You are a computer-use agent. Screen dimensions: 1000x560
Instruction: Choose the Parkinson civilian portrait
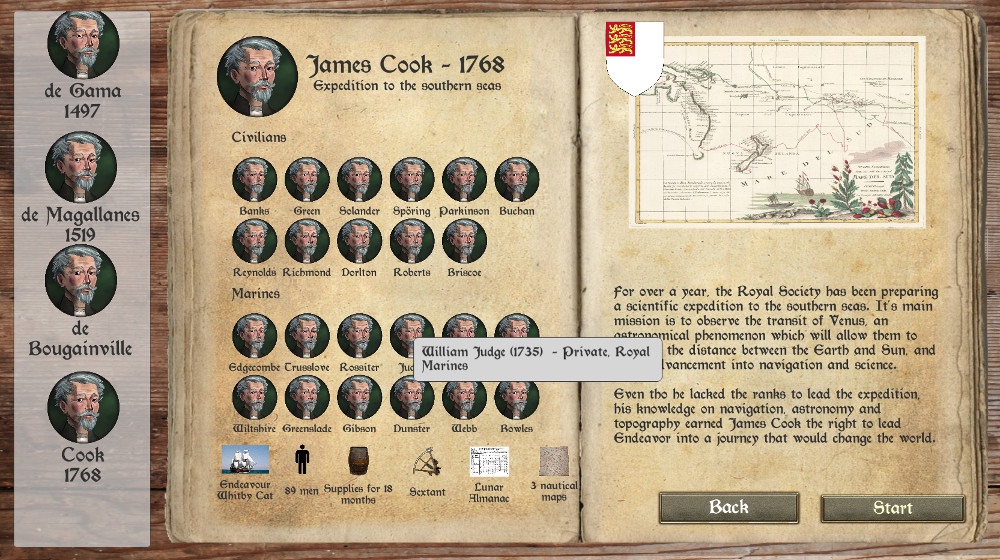[464, 180]
